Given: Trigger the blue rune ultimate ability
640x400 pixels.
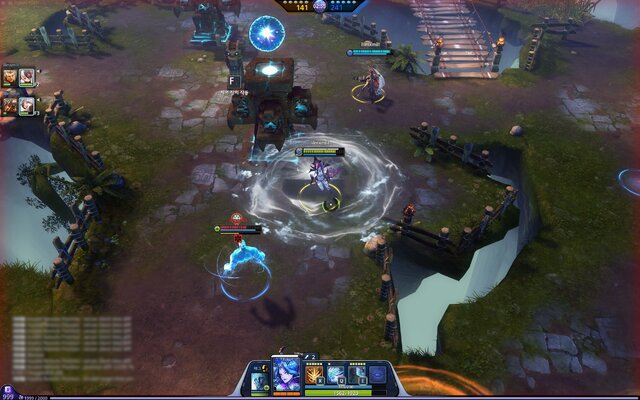Looking at the screenshot, I should click(378, 374).
